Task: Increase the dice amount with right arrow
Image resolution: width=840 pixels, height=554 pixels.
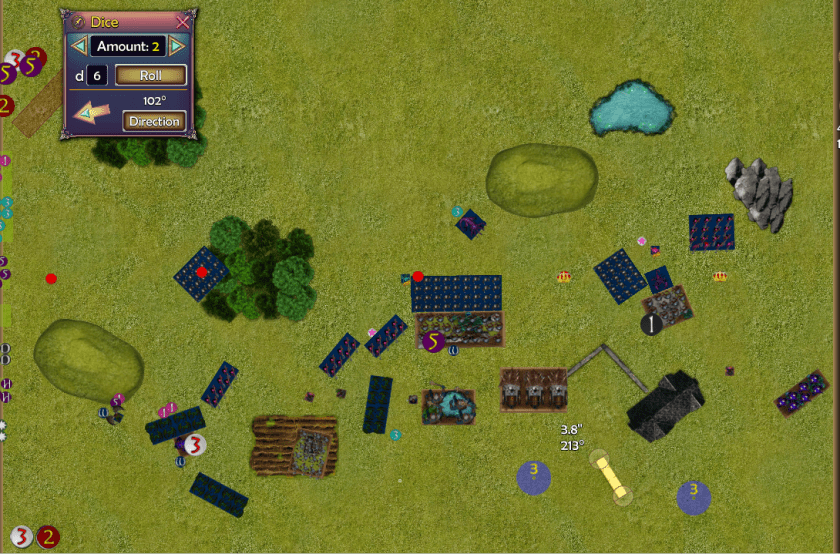Action: [177, 46]
